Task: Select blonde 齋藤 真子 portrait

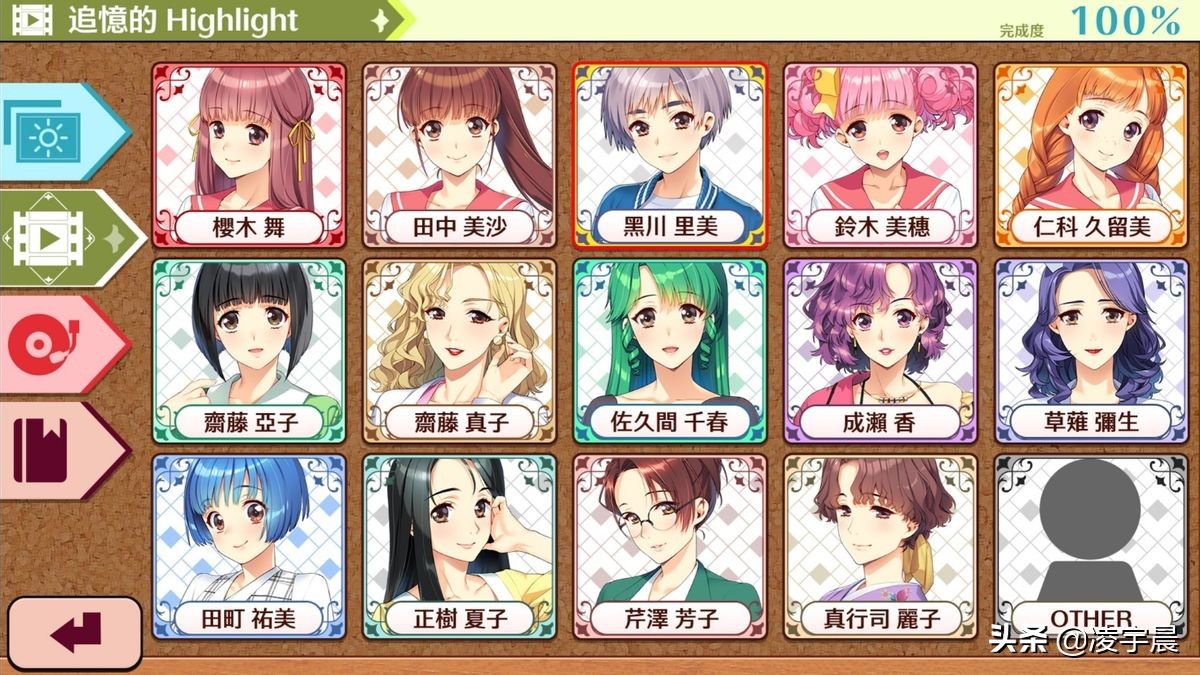Action: [459, 350]
